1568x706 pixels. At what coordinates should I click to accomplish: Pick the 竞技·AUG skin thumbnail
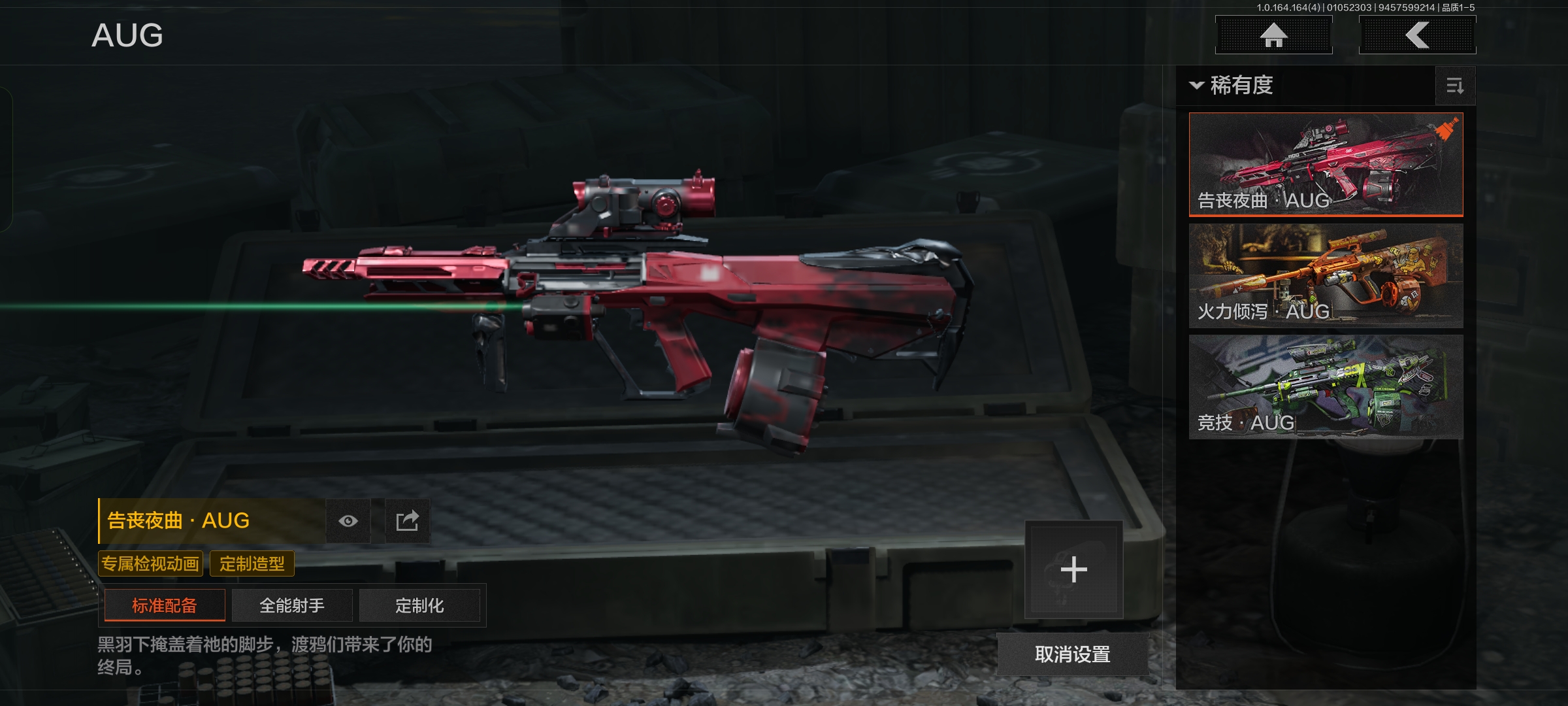1326,386
